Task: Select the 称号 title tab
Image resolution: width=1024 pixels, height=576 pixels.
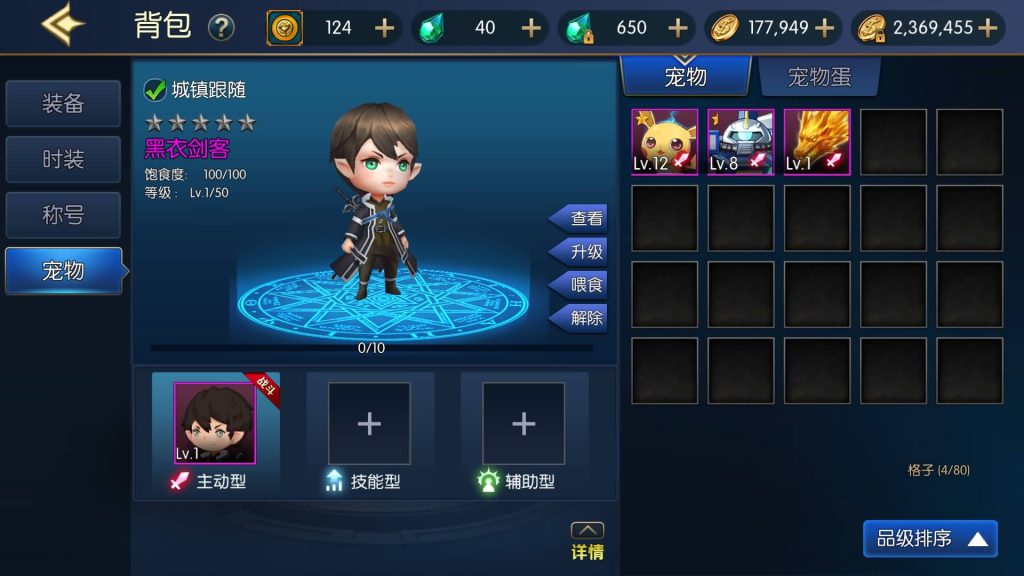Action: point(63,215)
